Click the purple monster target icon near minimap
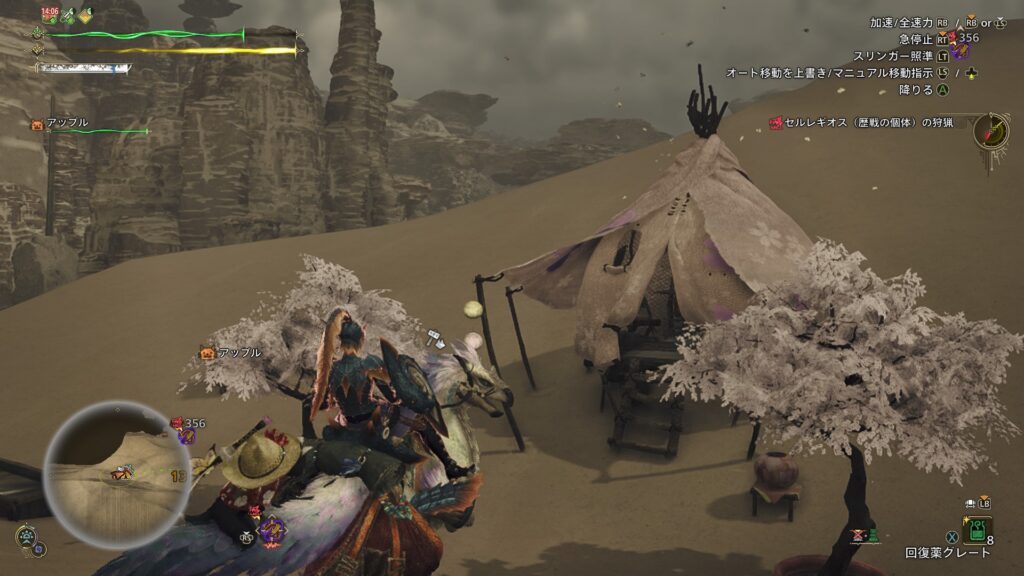This screenshot has width=1024, height=576. 186,437
